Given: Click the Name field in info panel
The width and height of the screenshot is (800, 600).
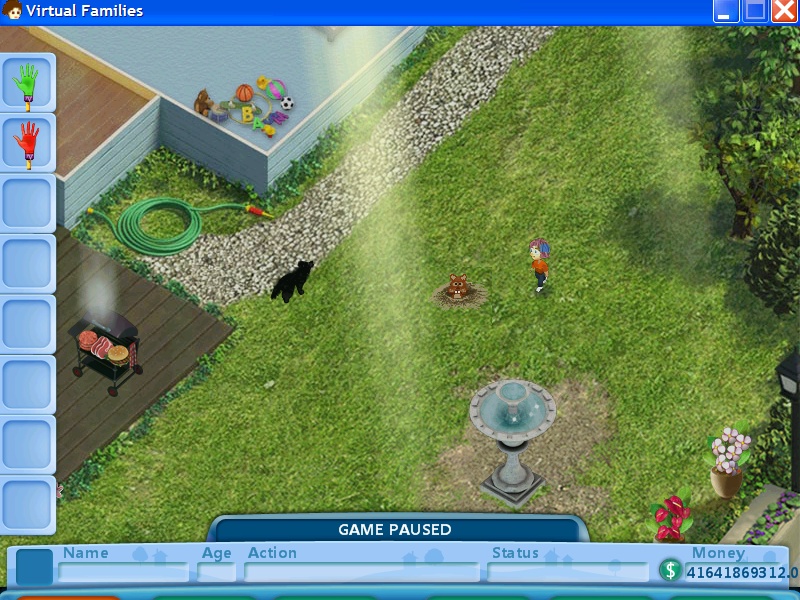Looking at the screenshot, I should click(123, 572).
